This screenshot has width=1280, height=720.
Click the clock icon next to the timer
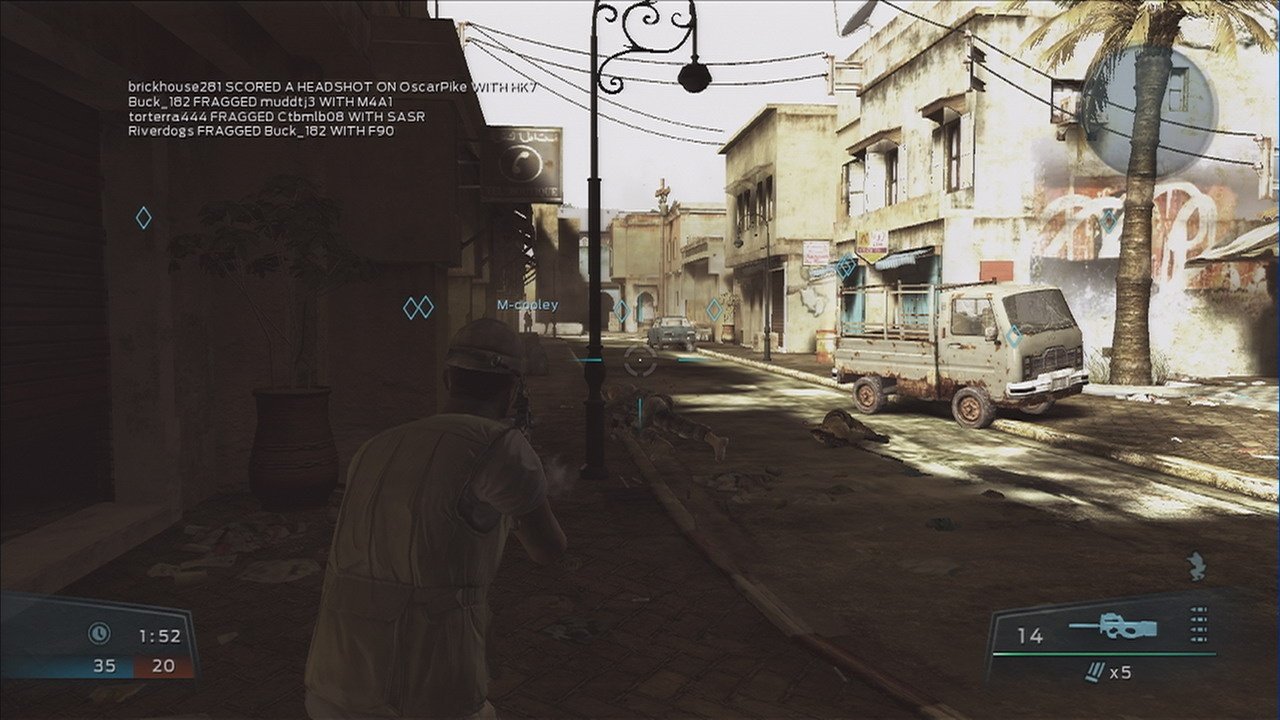tap(100, 632)
